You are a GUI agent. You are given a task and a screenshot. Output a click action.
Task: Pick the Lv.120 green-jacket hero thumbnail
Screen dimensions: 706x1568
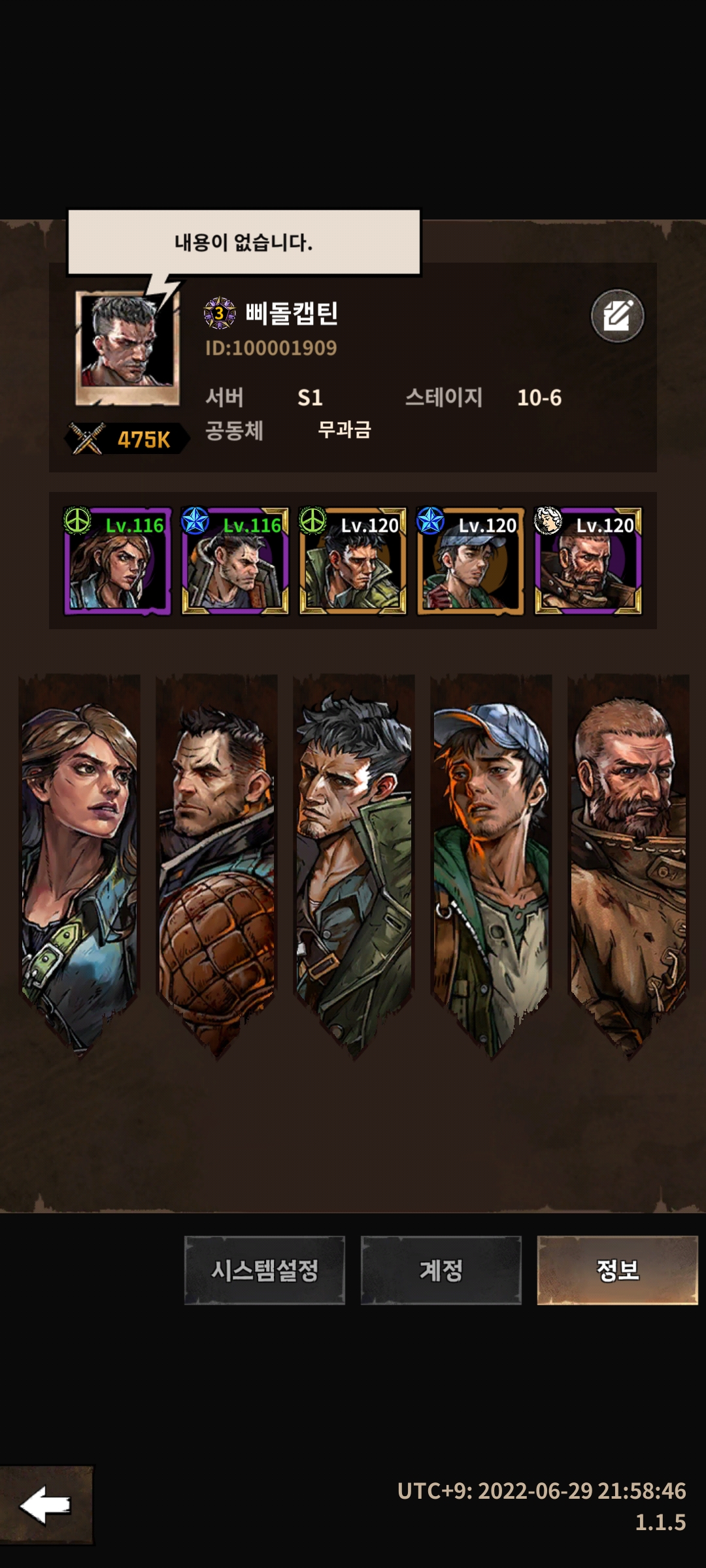353,562
